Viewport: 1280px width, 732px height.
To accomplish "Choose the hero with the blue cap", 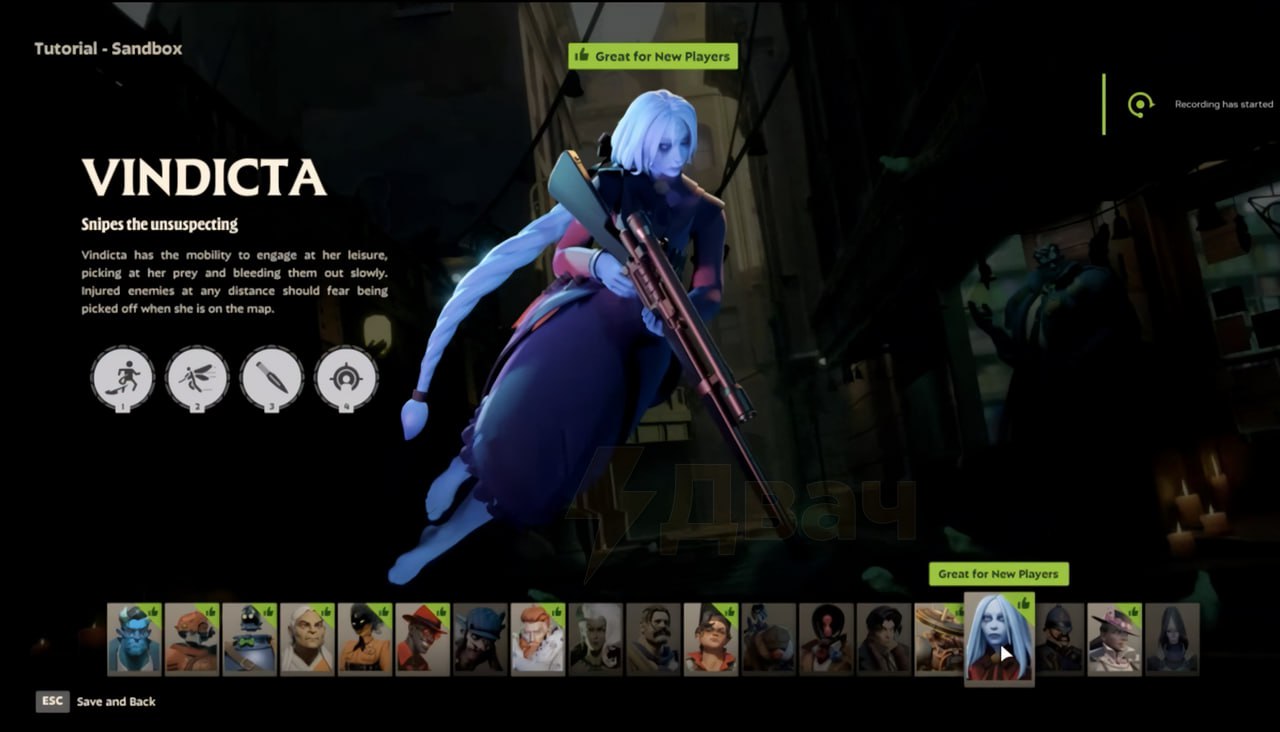I will tap(480, 639).
